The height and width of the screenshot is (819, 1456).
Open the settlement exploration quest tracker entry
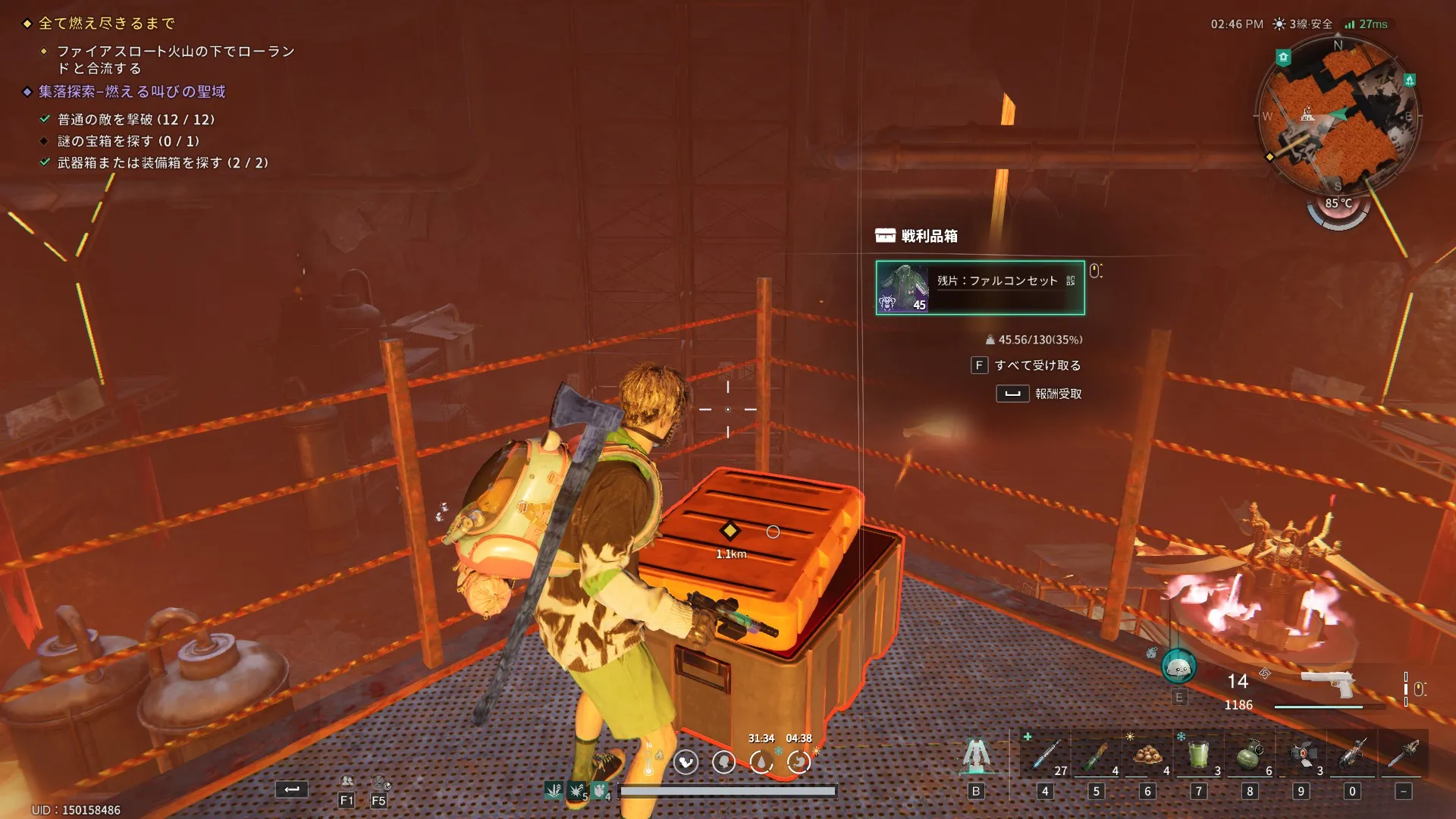pyautogui.click(x=132, y=92)
